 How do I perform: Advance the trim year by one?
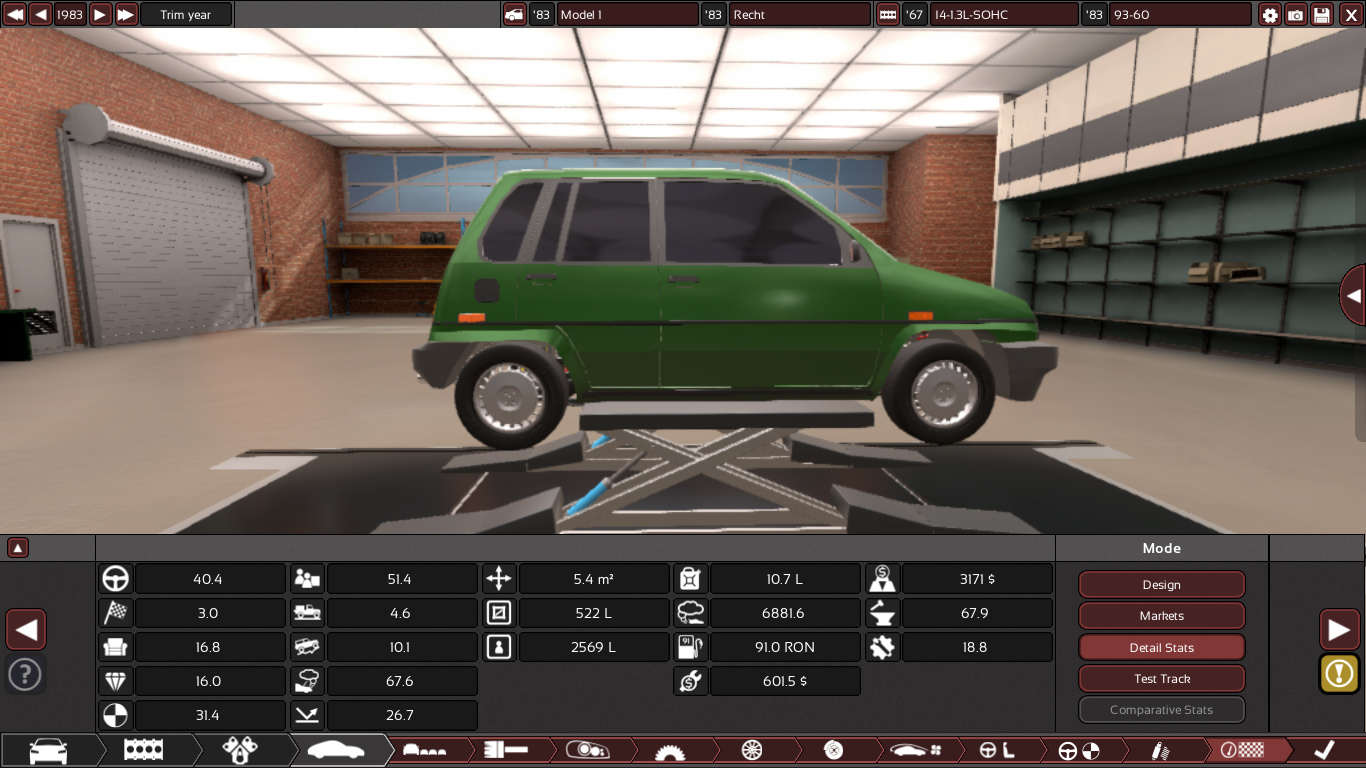click(100, 15)
